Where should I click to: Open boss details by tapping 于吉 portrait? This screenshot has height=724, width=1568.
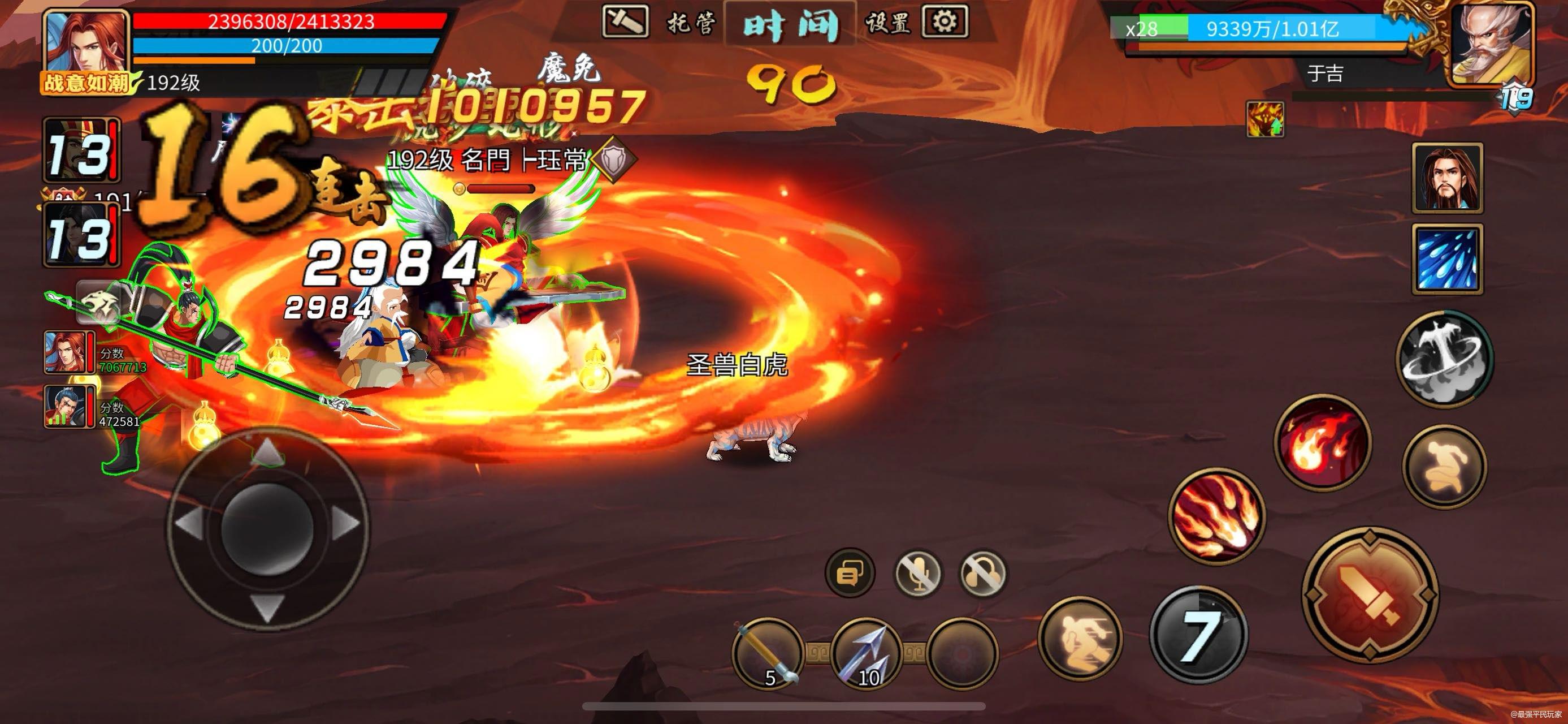(x=1495, y=46)
